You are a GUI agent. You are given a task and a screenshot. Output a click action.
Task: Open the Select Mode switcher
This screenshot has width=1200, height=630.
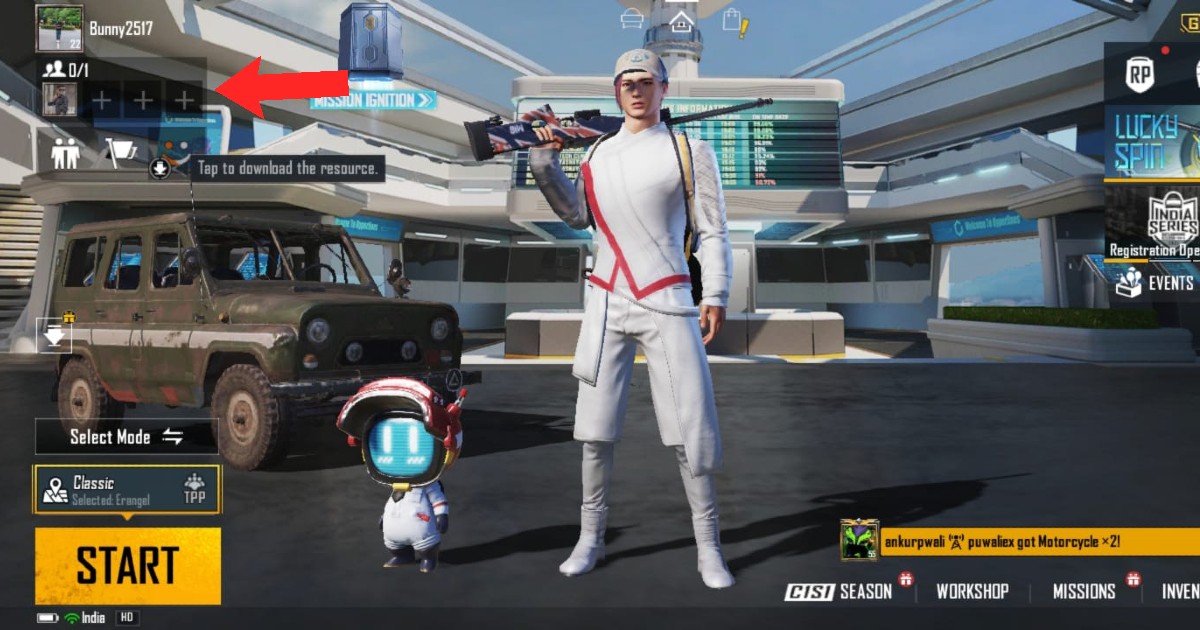[126, 437]
